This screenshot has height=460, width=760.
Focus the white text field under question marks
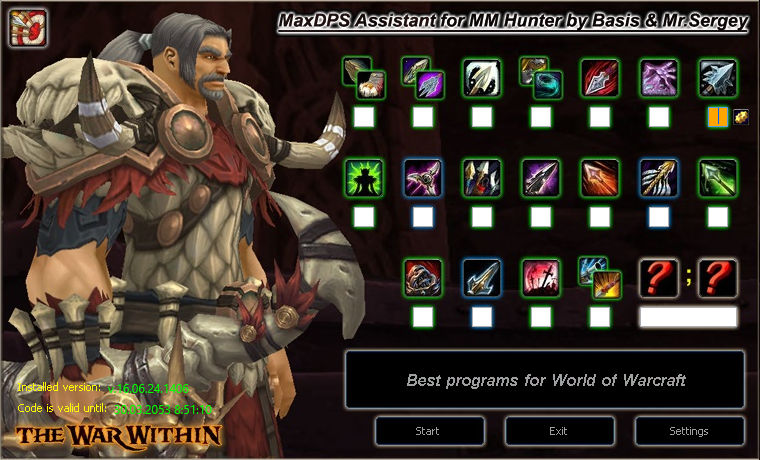pos(688,317)
